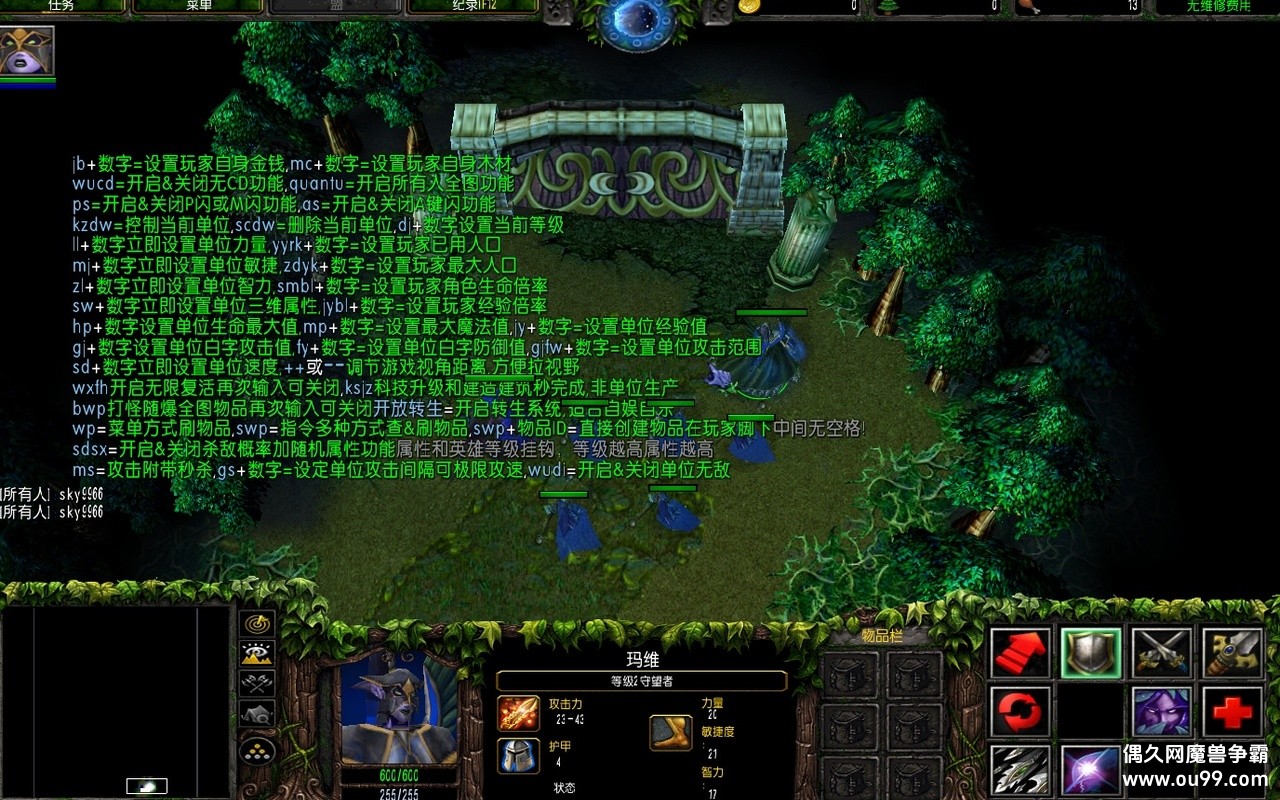Image resolution: width=1280 pixels, height=800 pixels.
Task: Select the Move command arrow
Action: (x=1021, y=653)
